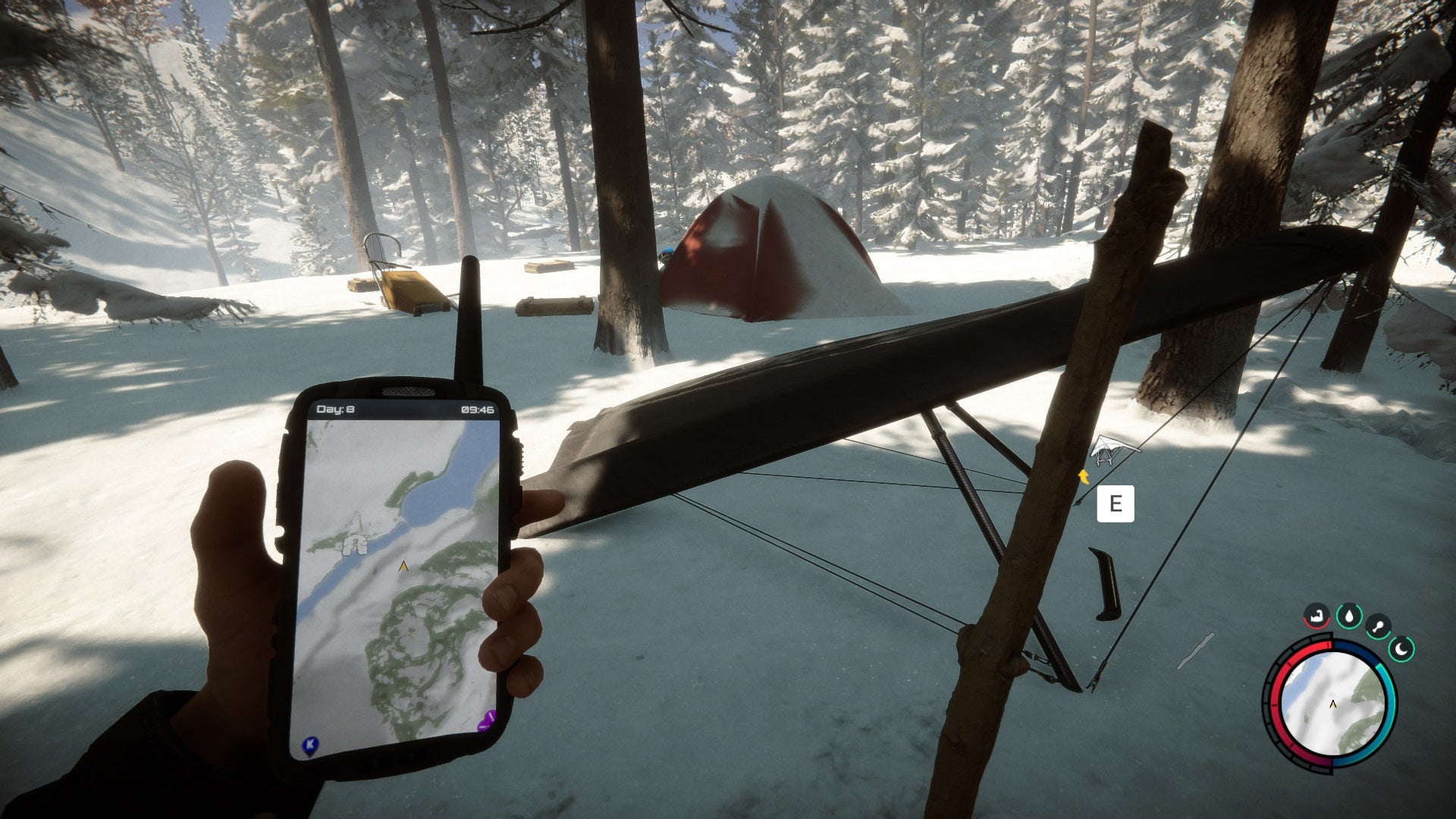Select the water droplet thirst icon

(x=1349, y=615)
